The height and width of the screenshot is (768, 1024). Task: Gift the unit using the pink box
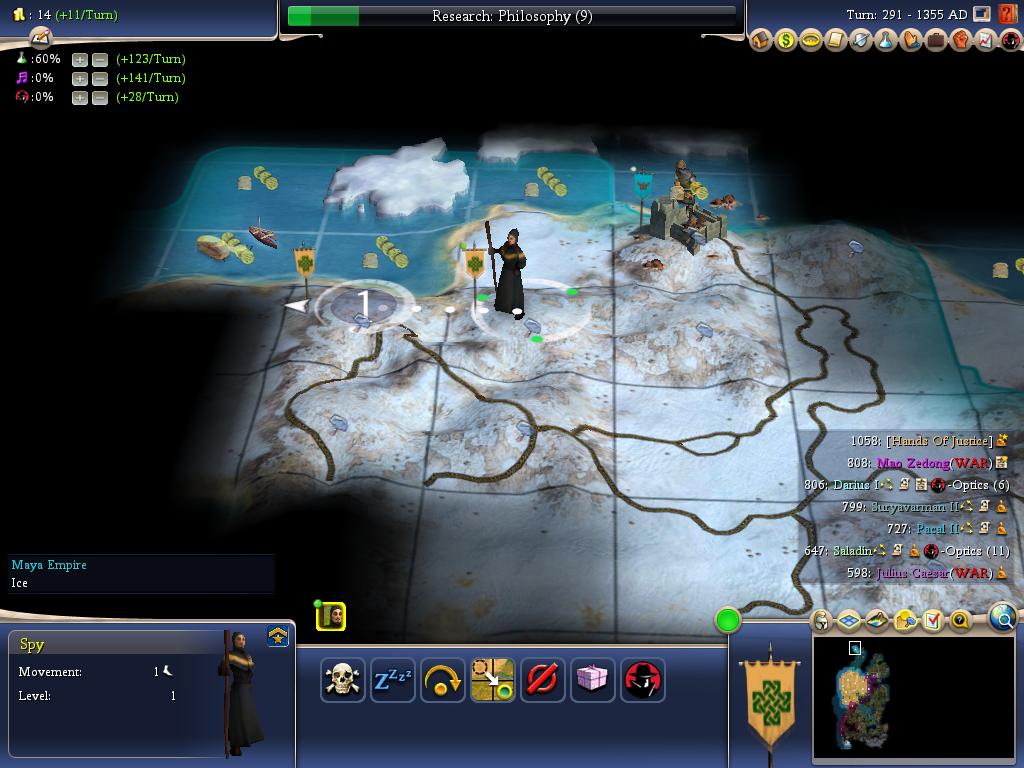tap(592, 681)
